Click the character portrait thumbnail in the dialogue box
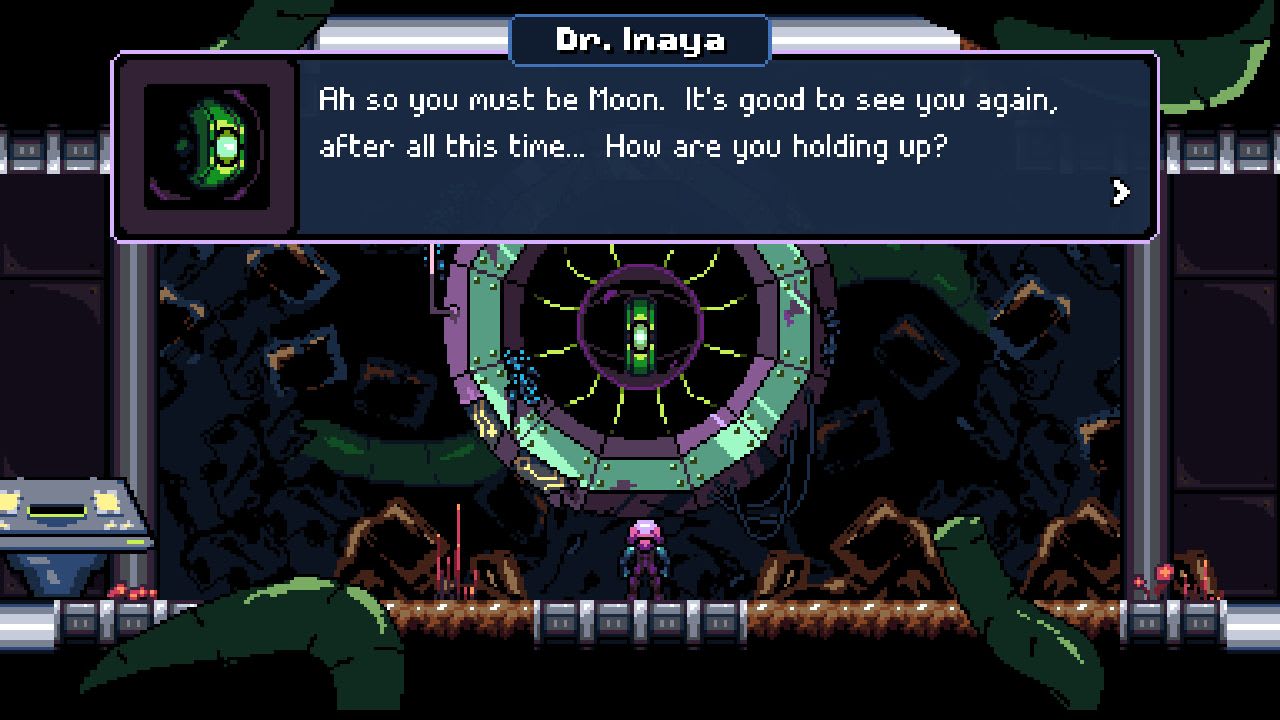 coord(205,145)
